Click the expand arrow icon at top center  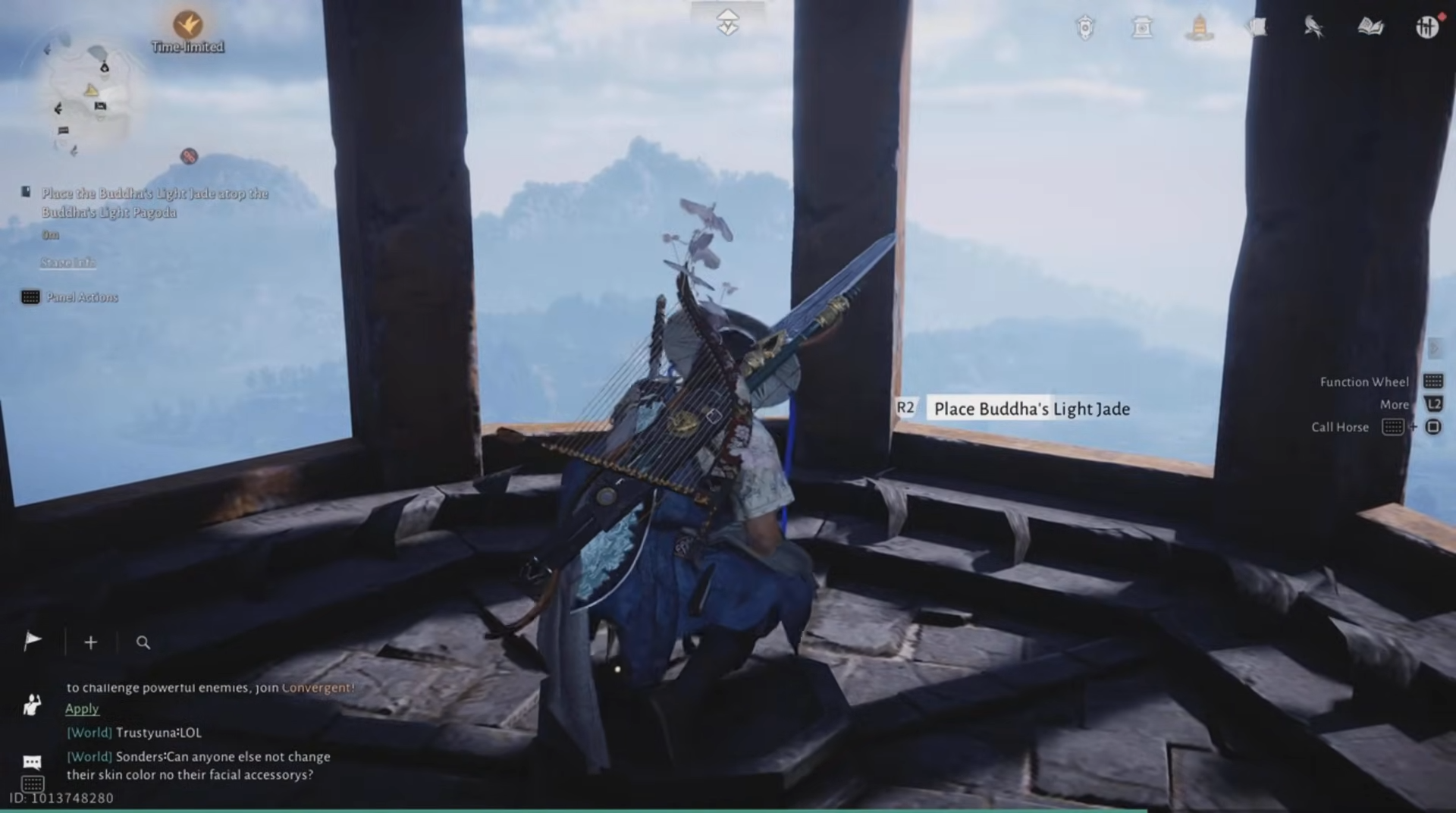pos(727,24)
